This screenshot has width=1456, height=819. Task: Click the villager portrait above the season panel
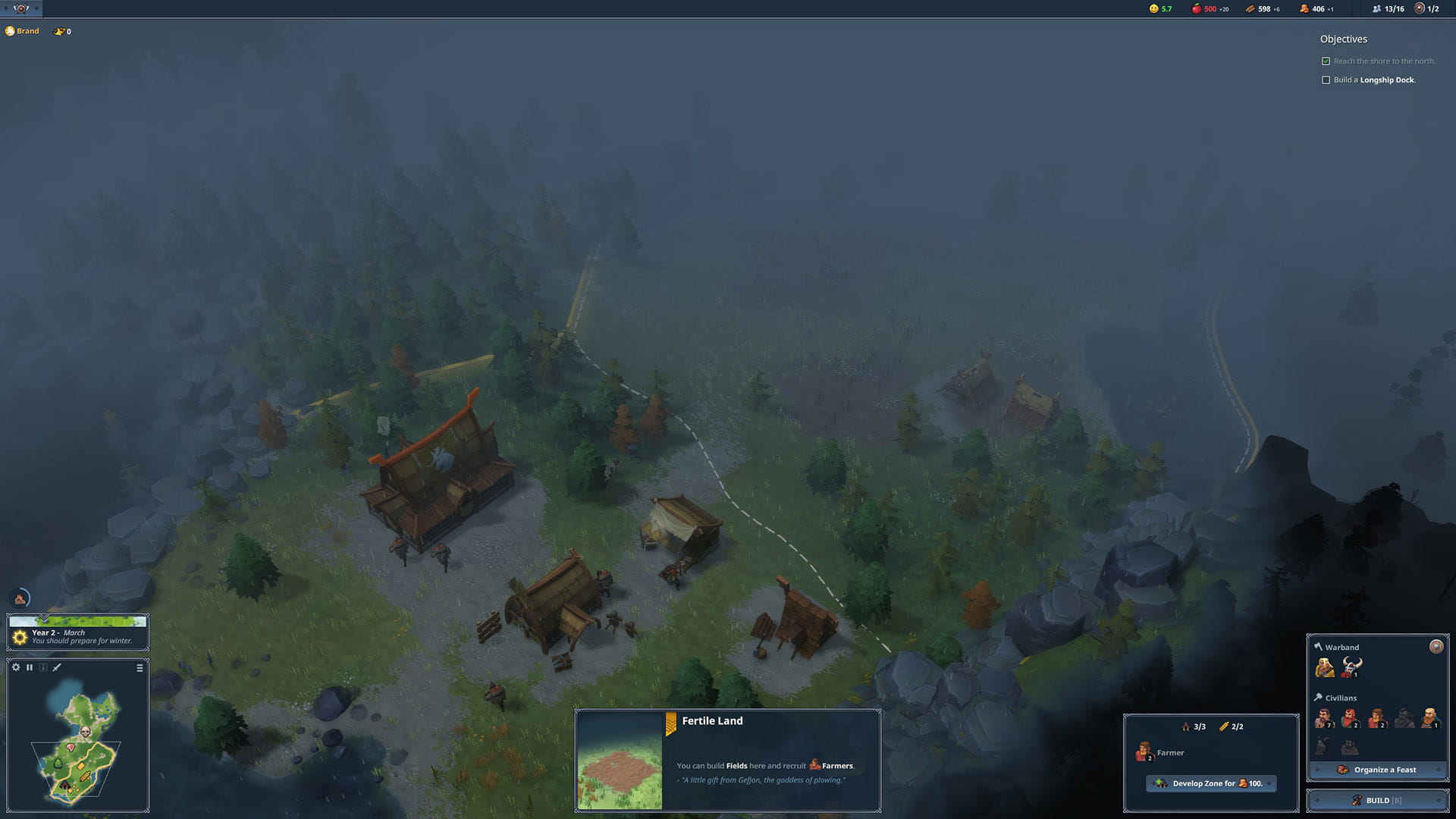(20, 599)
